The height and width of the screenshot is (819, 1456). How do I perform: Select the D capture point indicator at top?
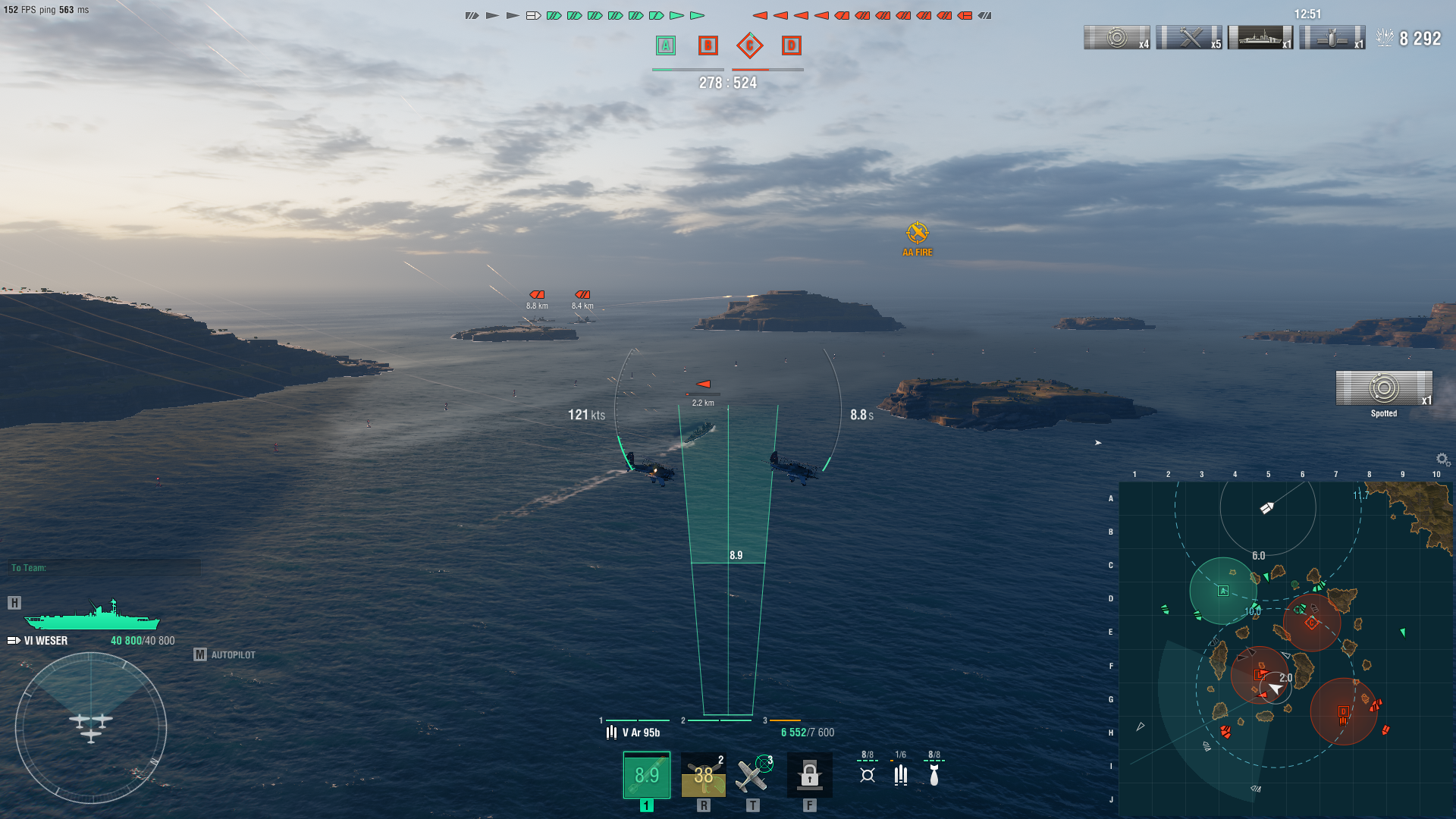click(x=791, y=45)
